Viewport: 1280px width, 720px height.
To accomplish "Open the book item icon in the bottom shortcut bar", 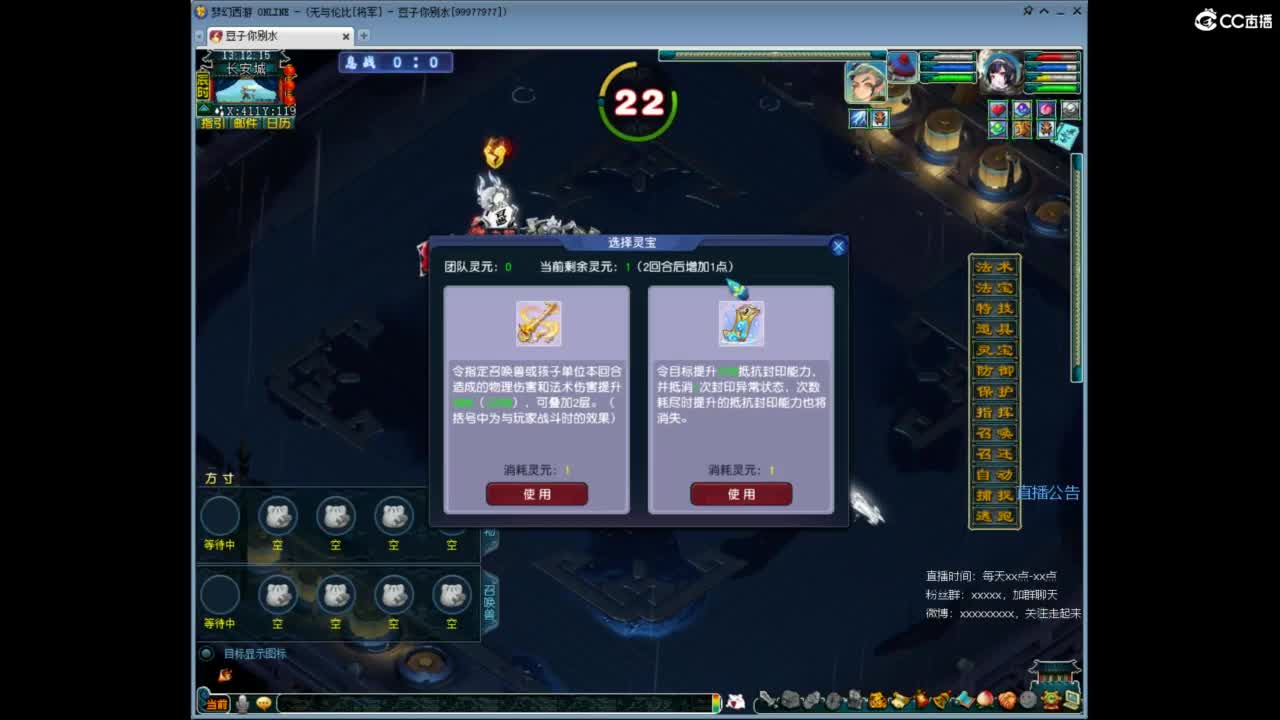I will [x=964, y=700].
